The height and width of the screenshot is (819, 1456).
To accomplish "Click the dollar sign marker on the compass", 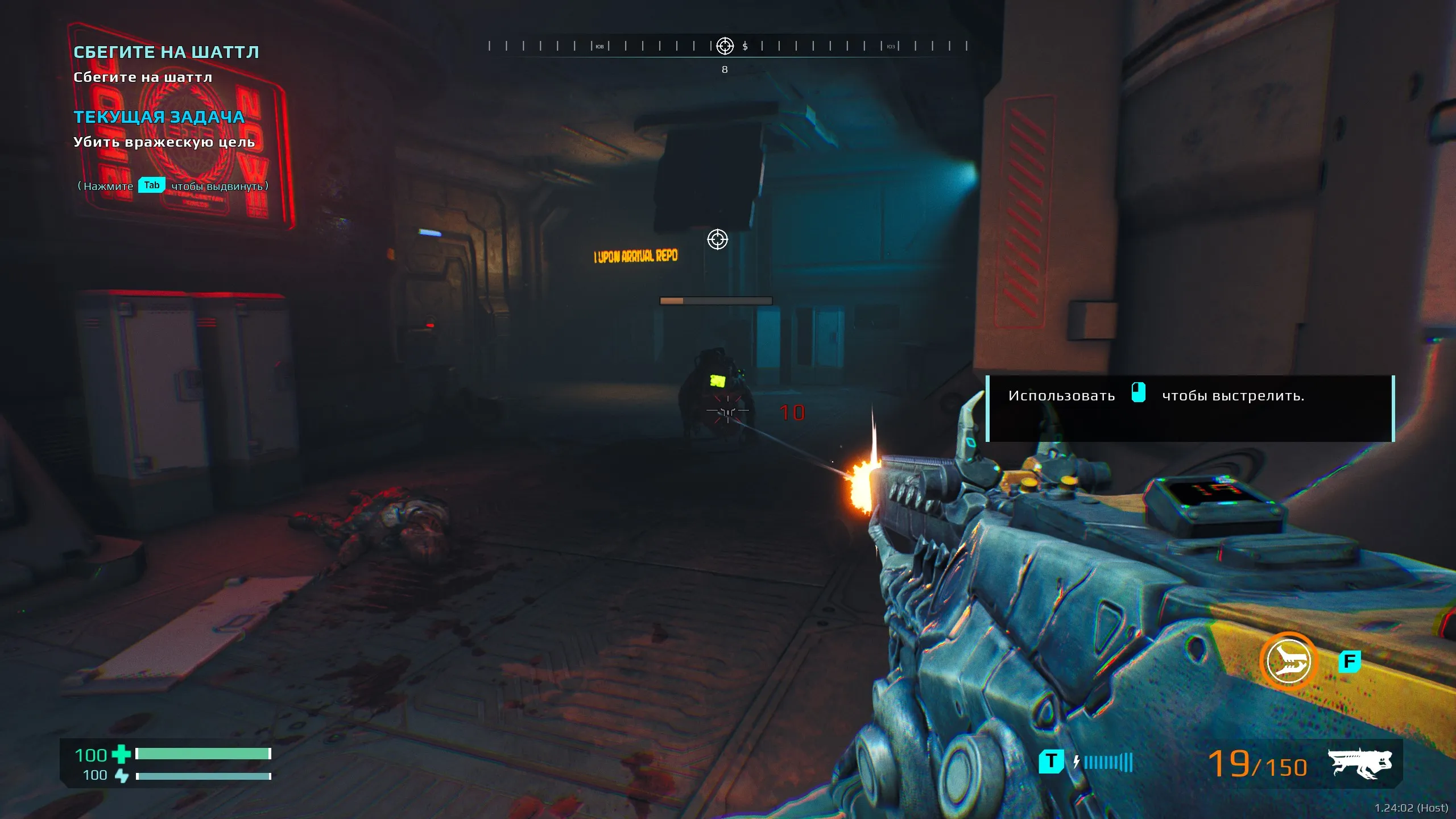I will point(745,46).
